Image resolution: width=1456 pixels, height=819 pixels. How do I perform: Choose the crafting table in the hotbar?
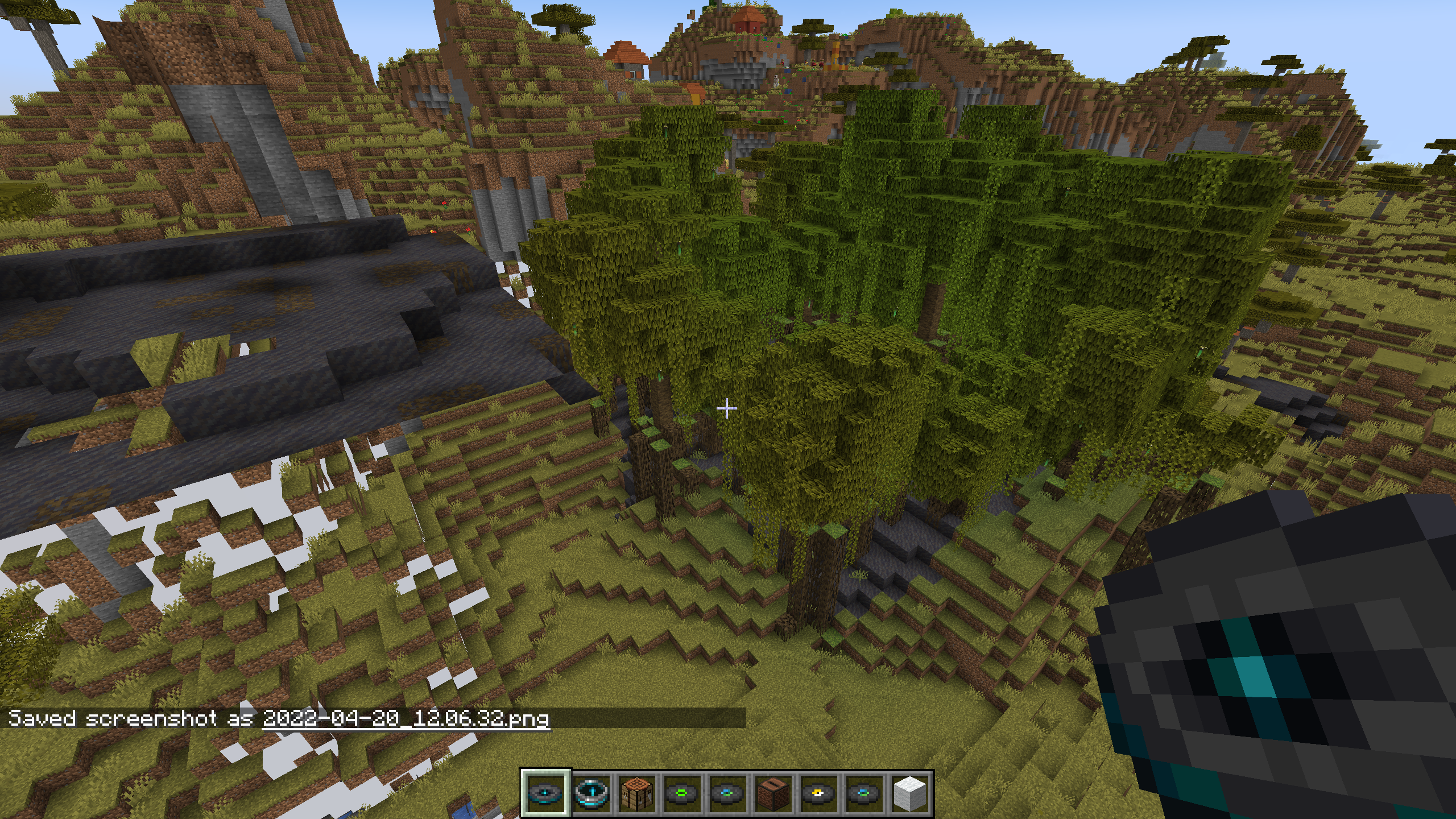[637, 793]
